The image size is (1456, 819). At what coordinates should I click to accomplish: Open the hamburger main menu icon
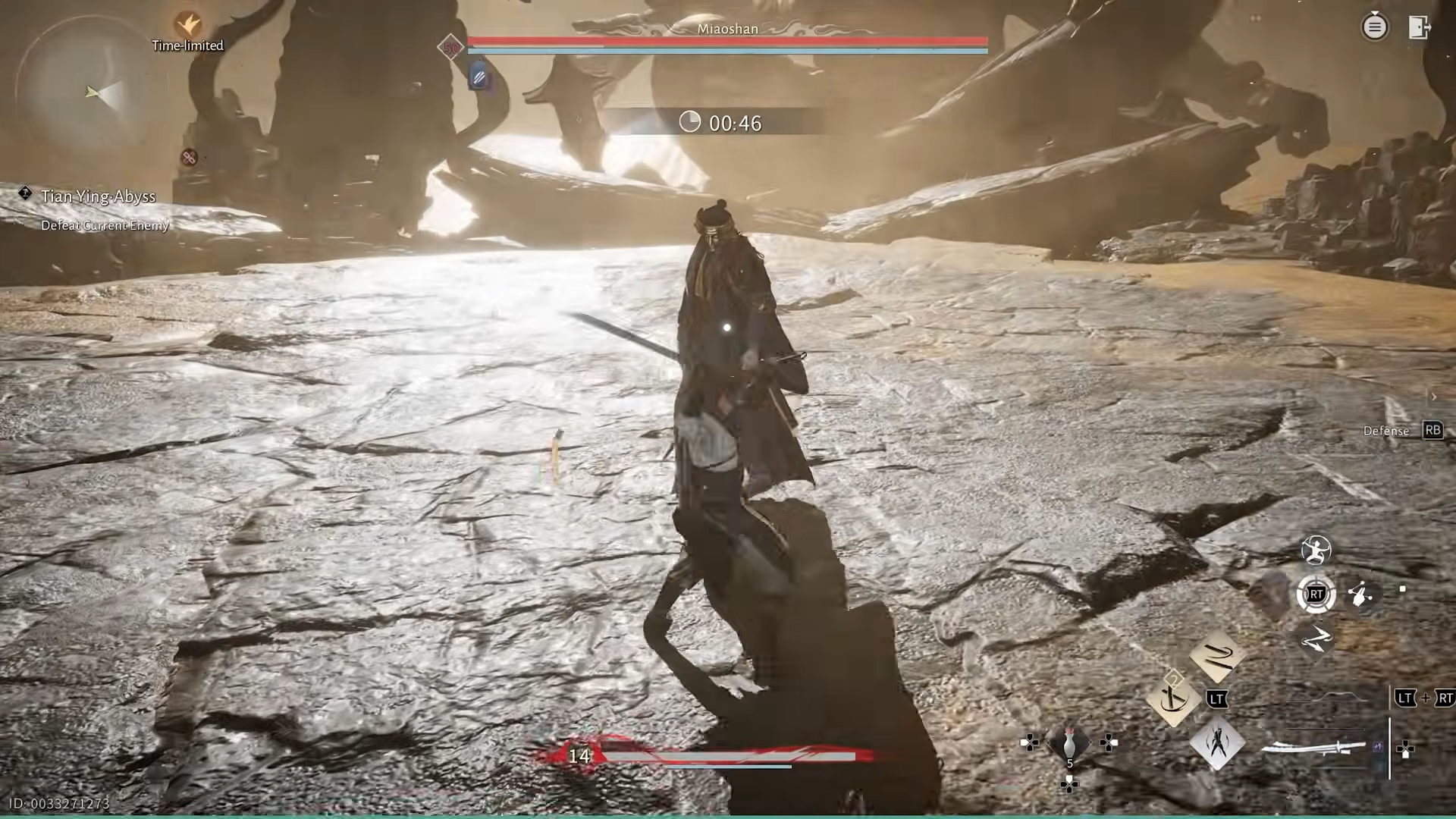tap(1375, 27)
